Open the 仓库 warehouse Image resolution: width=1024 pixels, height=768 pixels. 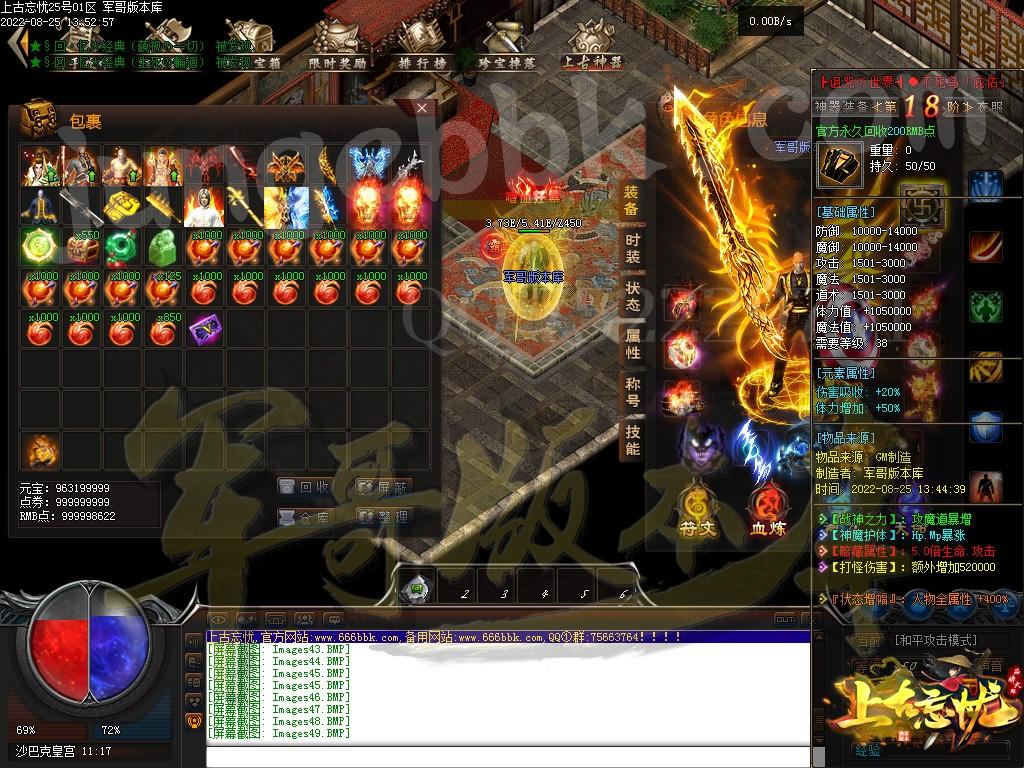304,517
